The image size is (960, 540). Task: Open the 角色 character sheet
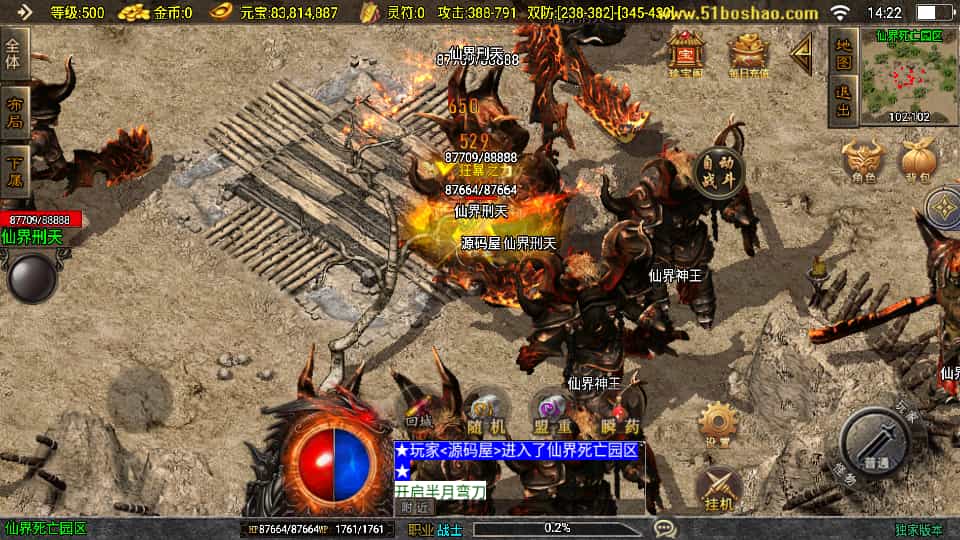pos(864,162)
